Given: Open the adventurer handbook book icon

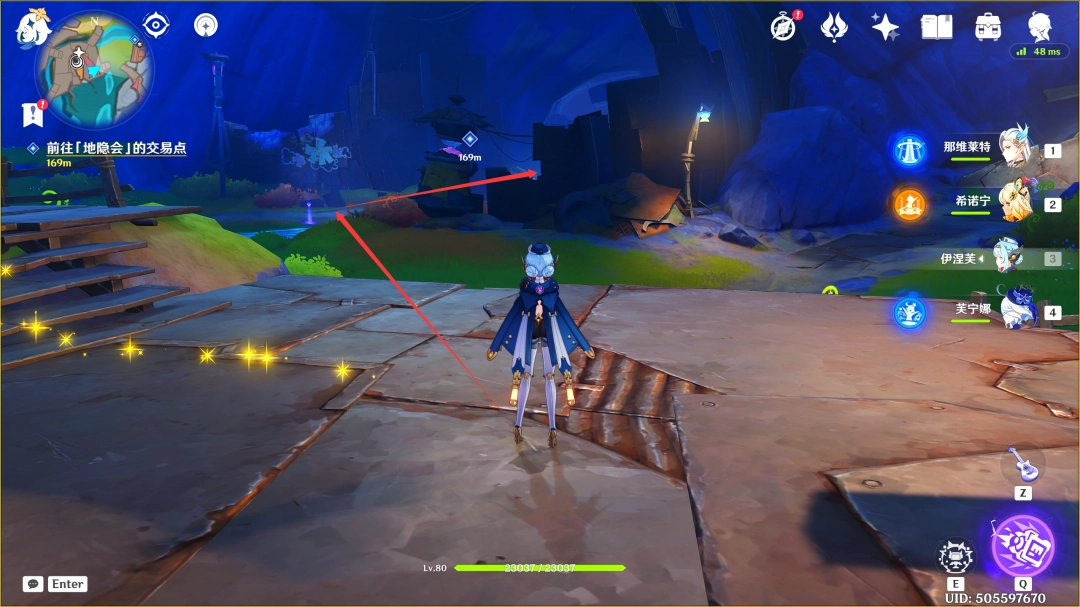Looking at the screenshot, I should pos(936,27).
